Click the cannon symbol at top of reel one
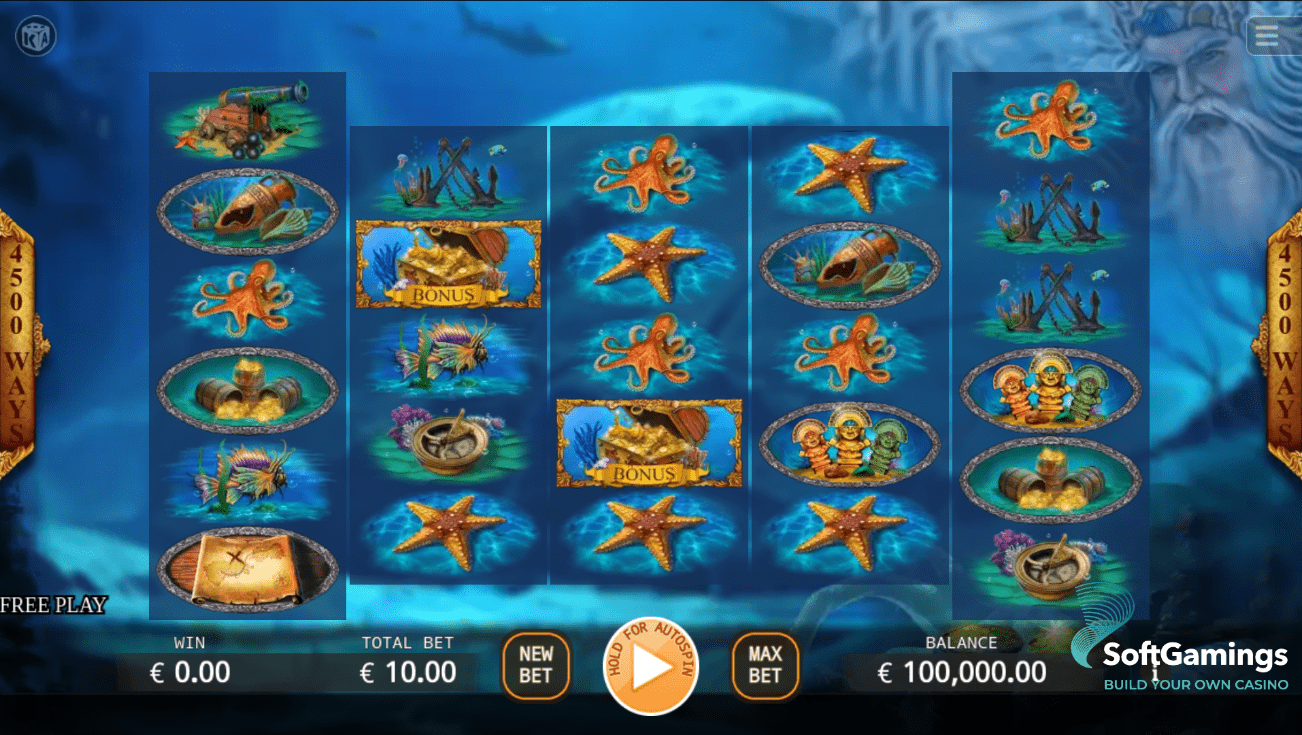The height and width of the screenshot is (735, 1302). click(x=247, y=120)
